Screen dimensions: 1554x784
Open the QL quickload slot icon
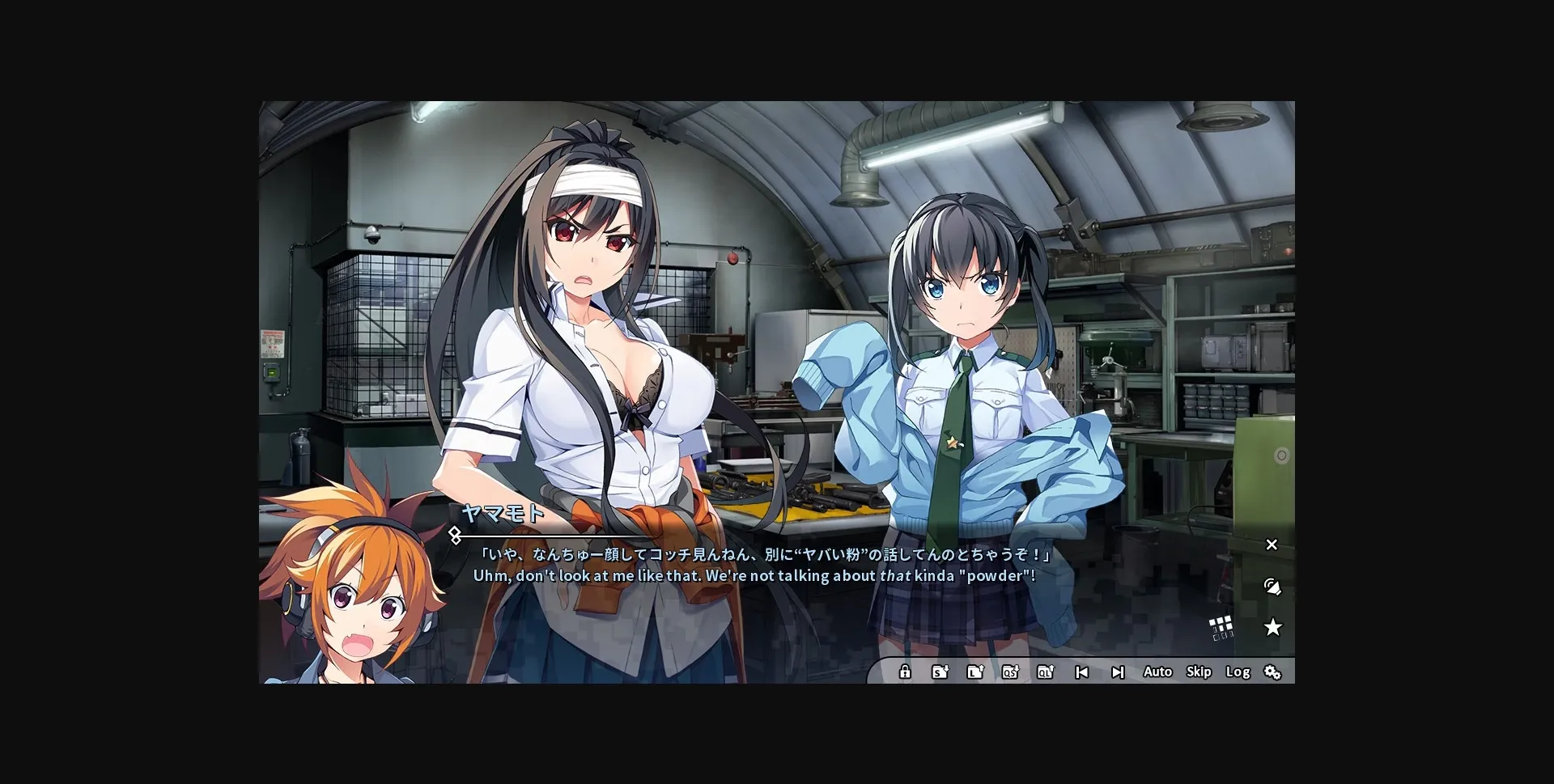click(x=1047, y=672)
